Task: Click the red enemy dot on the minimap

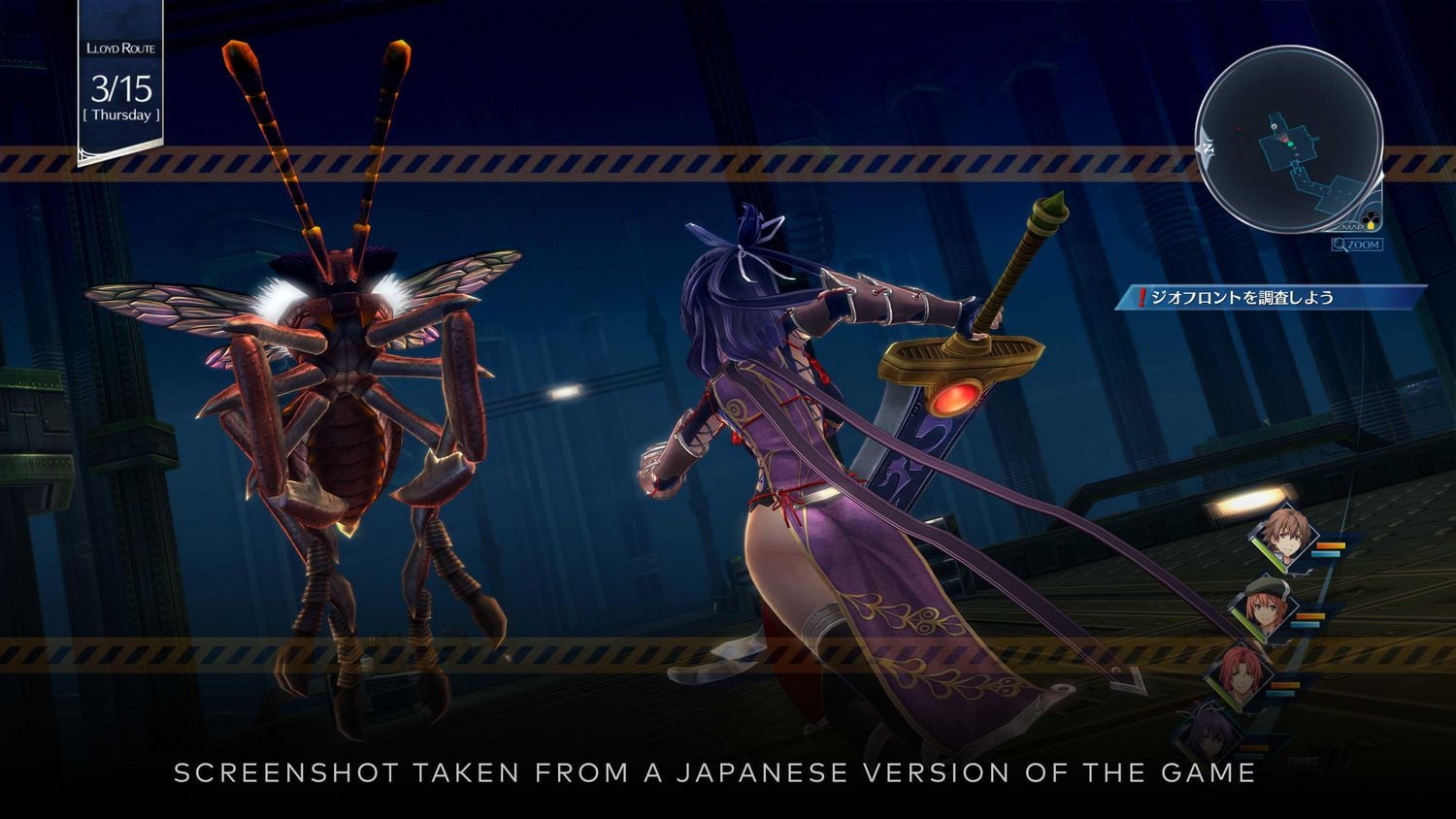Action: pos(1239,128)
